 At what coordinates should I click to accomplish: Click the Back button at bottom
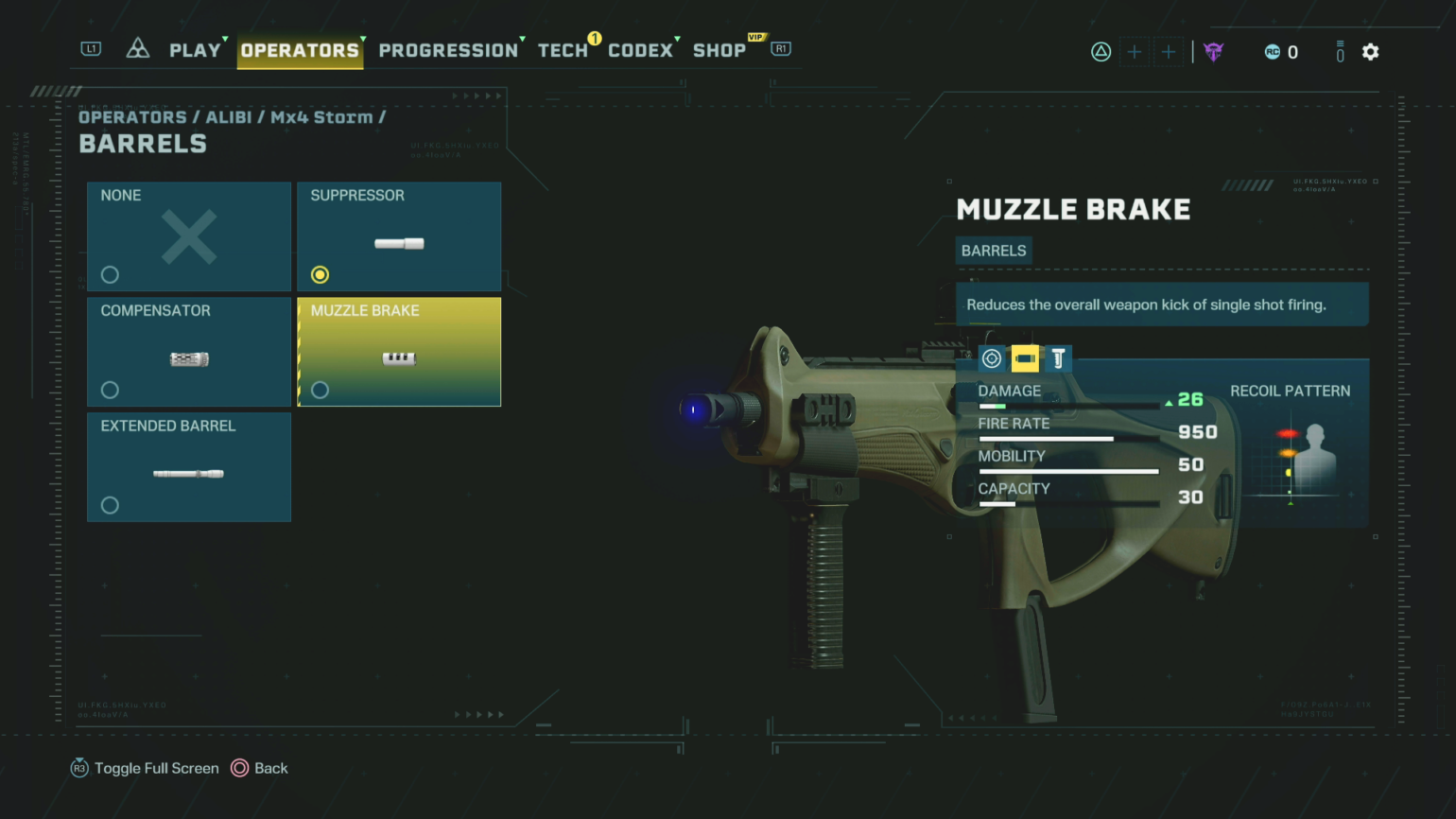point(260,768)
